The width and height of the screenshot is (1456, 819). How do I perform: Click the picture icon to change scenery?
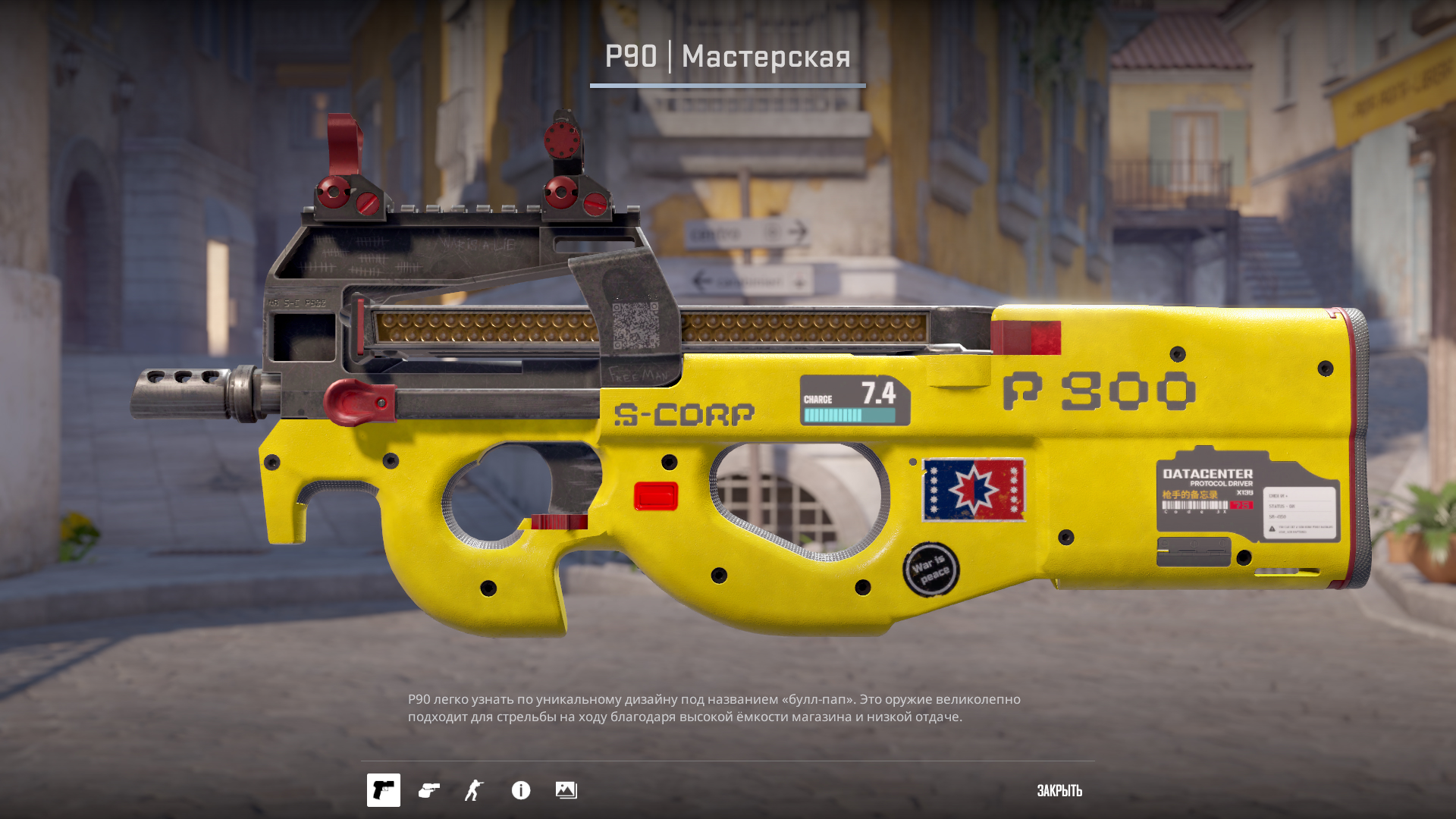pos(566,790)
